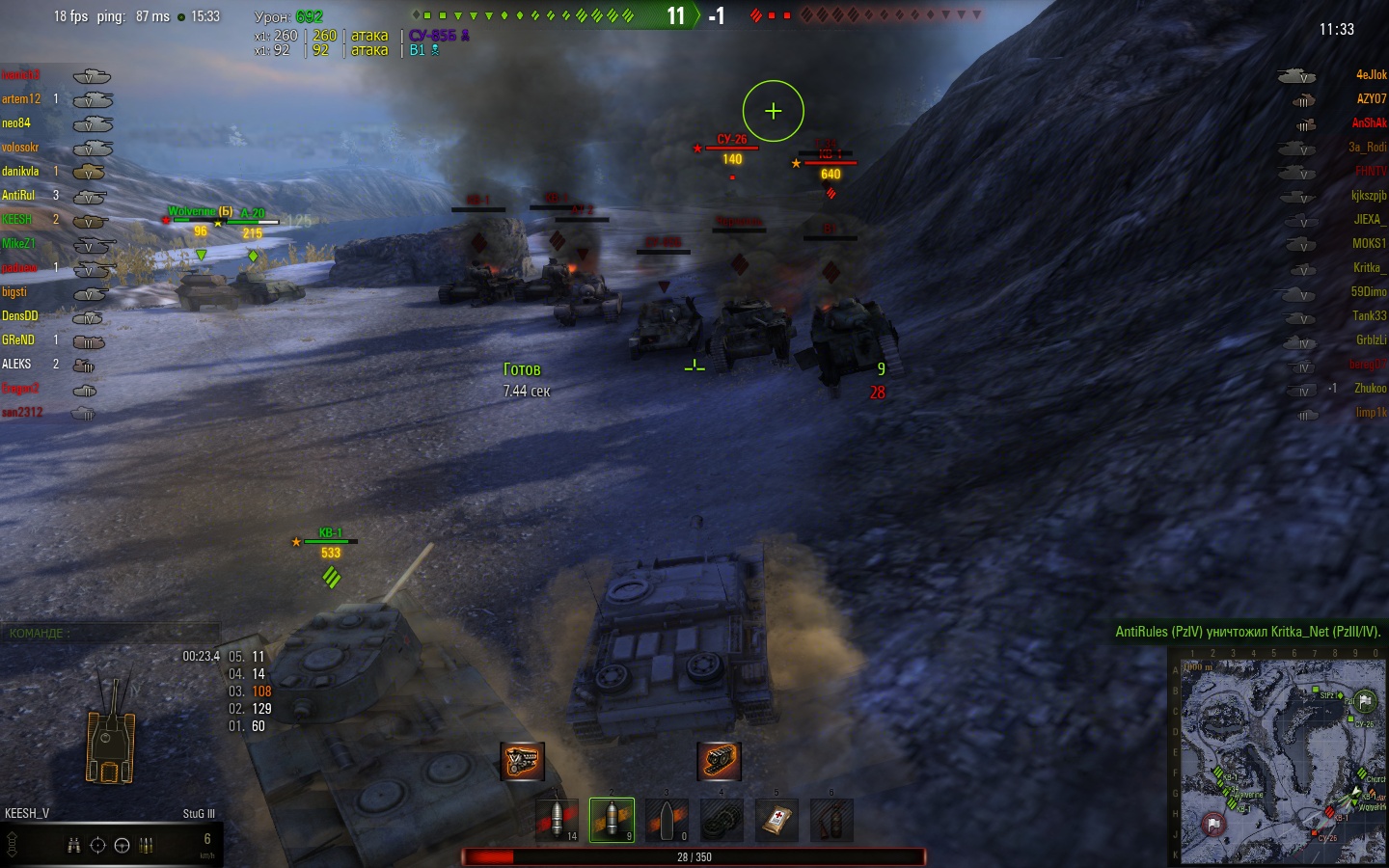Select ally AntiRul in the team list

coord(18,196)
